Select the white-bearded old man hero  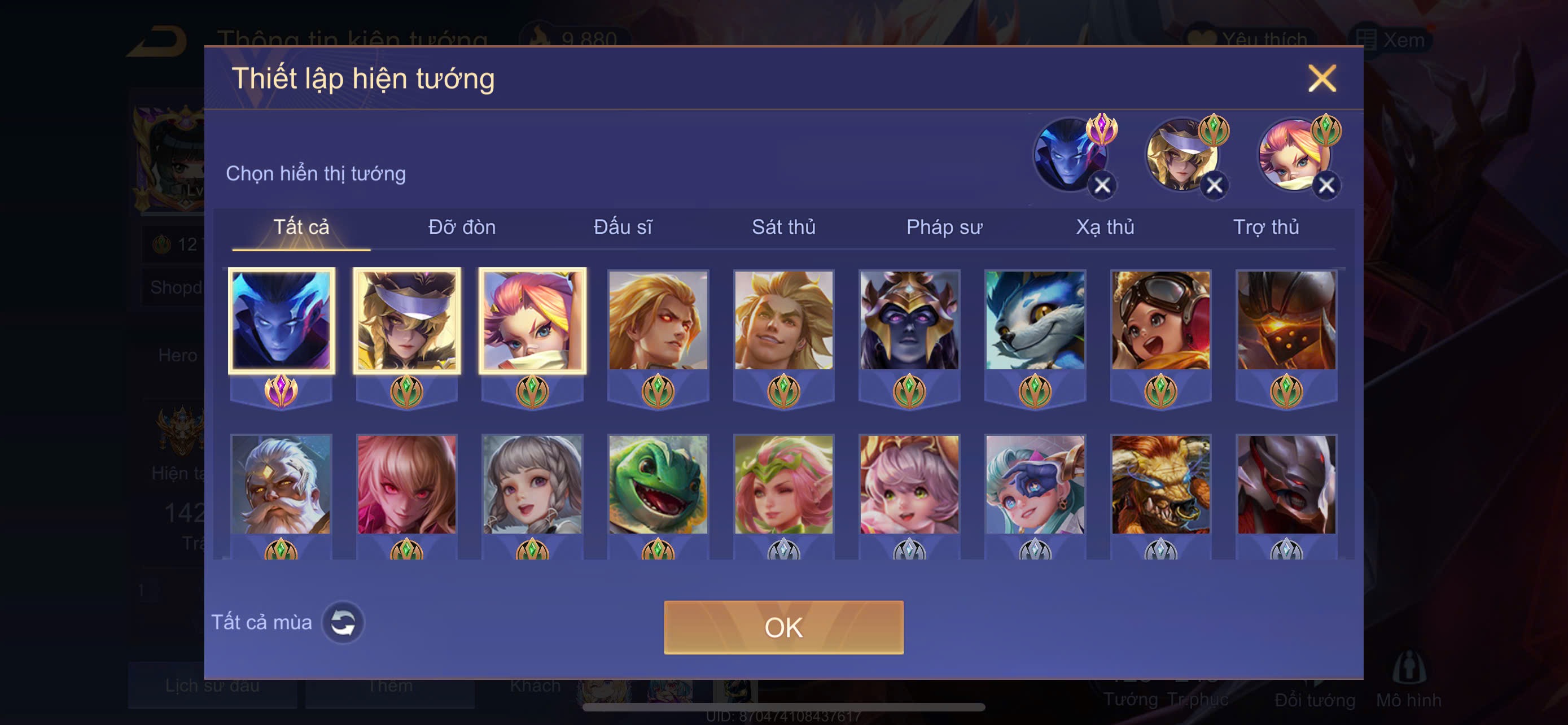click(281, 484)
